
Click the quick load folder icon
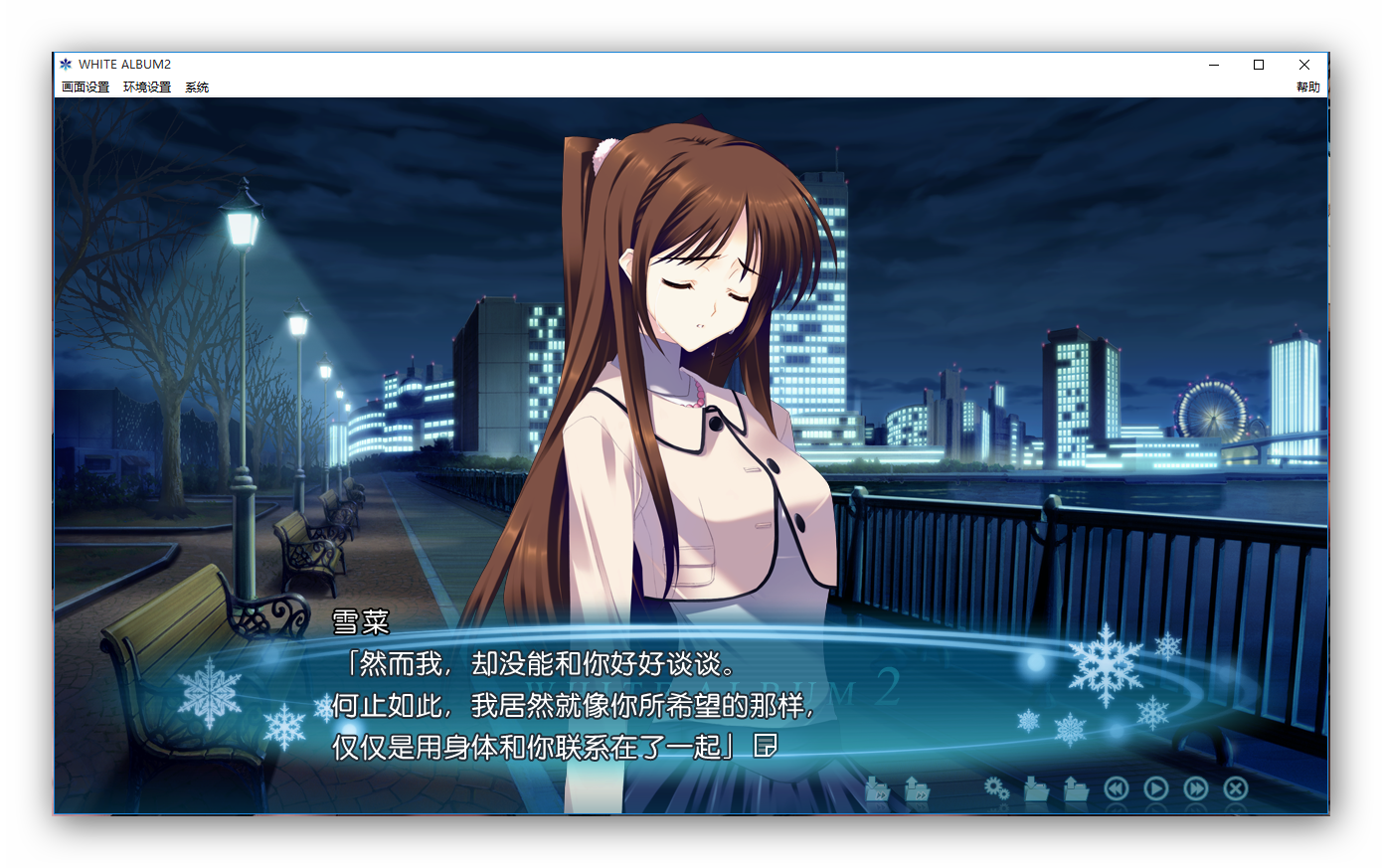pyautogui.click(x=917, y=789)
